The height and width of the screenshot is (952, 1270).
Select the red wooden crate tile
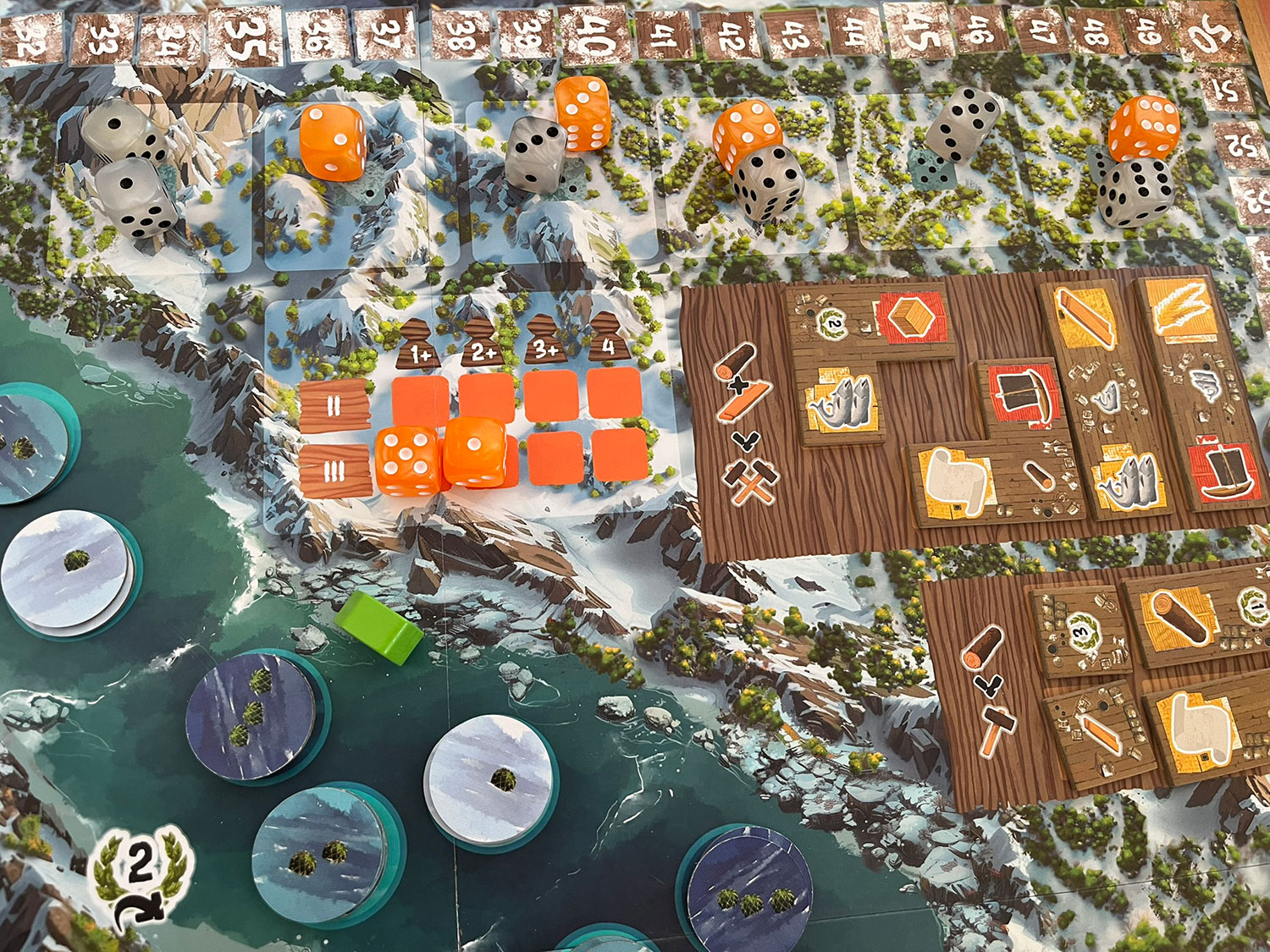[912, 319]
